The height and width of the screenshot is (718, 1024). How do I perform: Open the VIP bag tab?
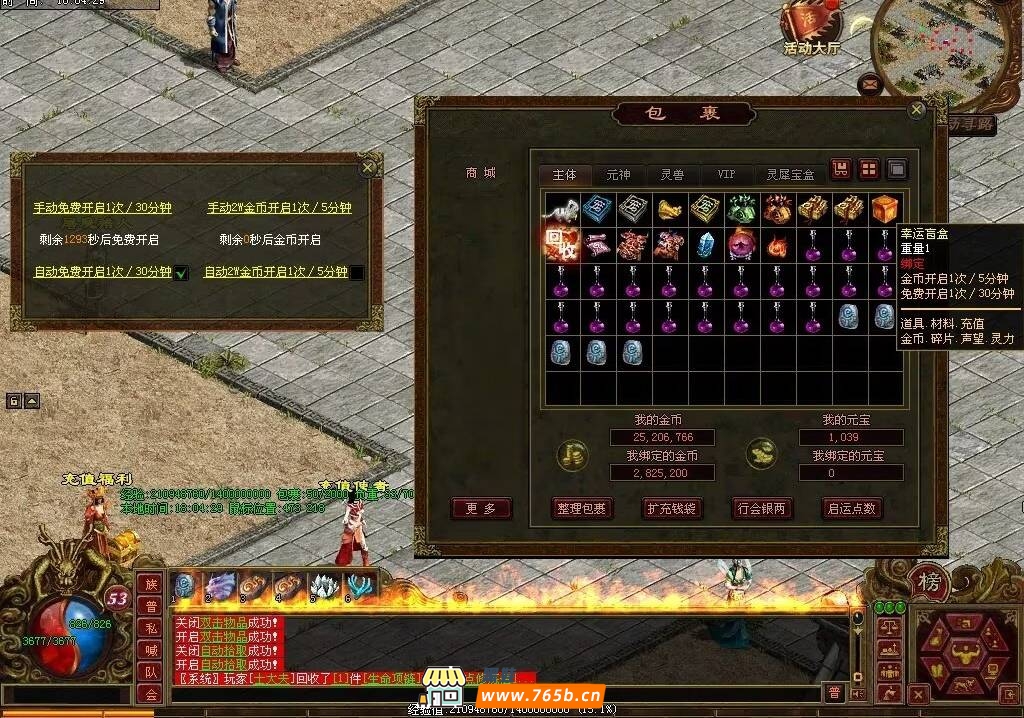726,174
